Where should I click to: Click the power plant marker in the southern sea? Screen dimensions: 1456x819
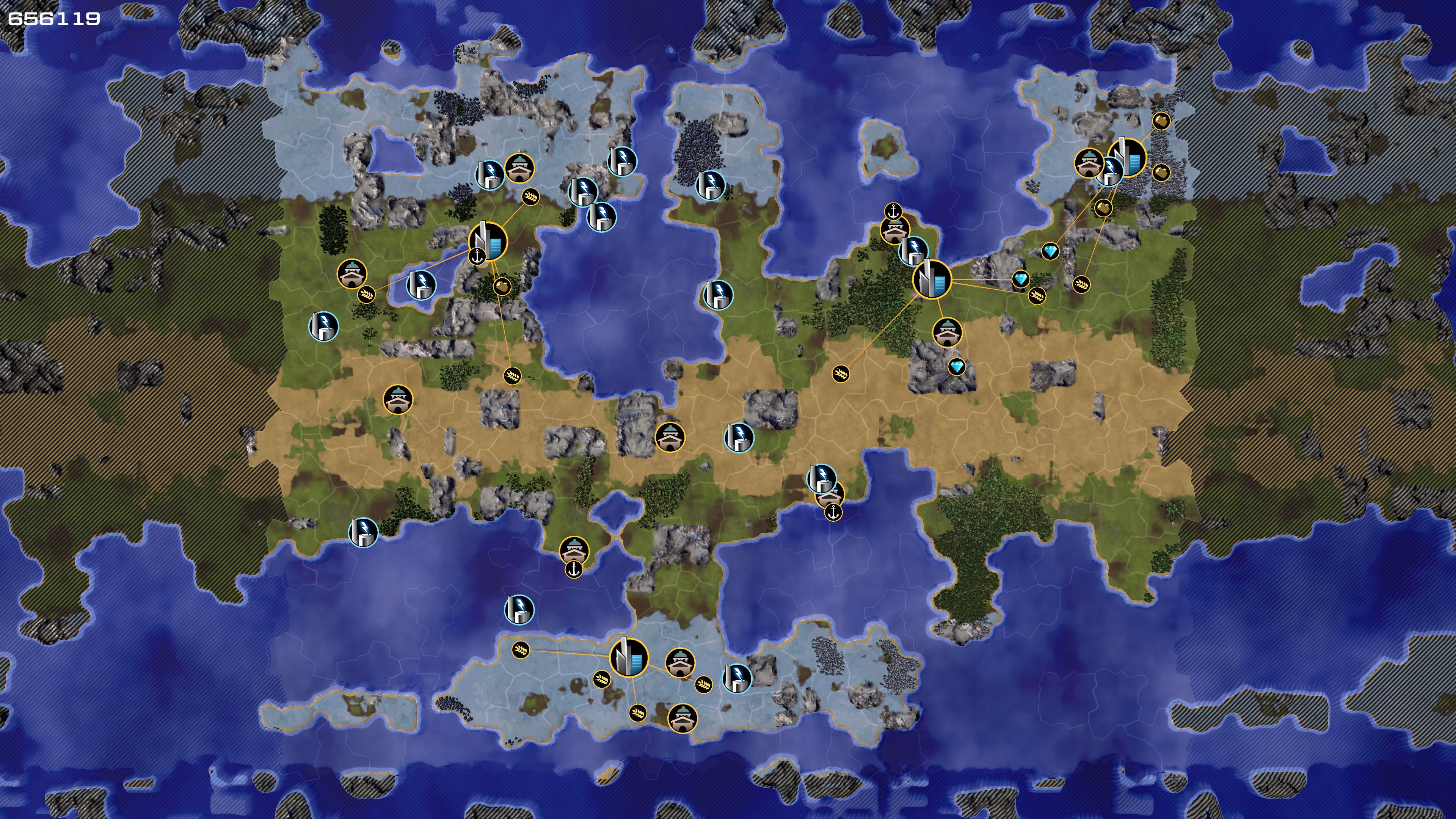click(519, 609)
